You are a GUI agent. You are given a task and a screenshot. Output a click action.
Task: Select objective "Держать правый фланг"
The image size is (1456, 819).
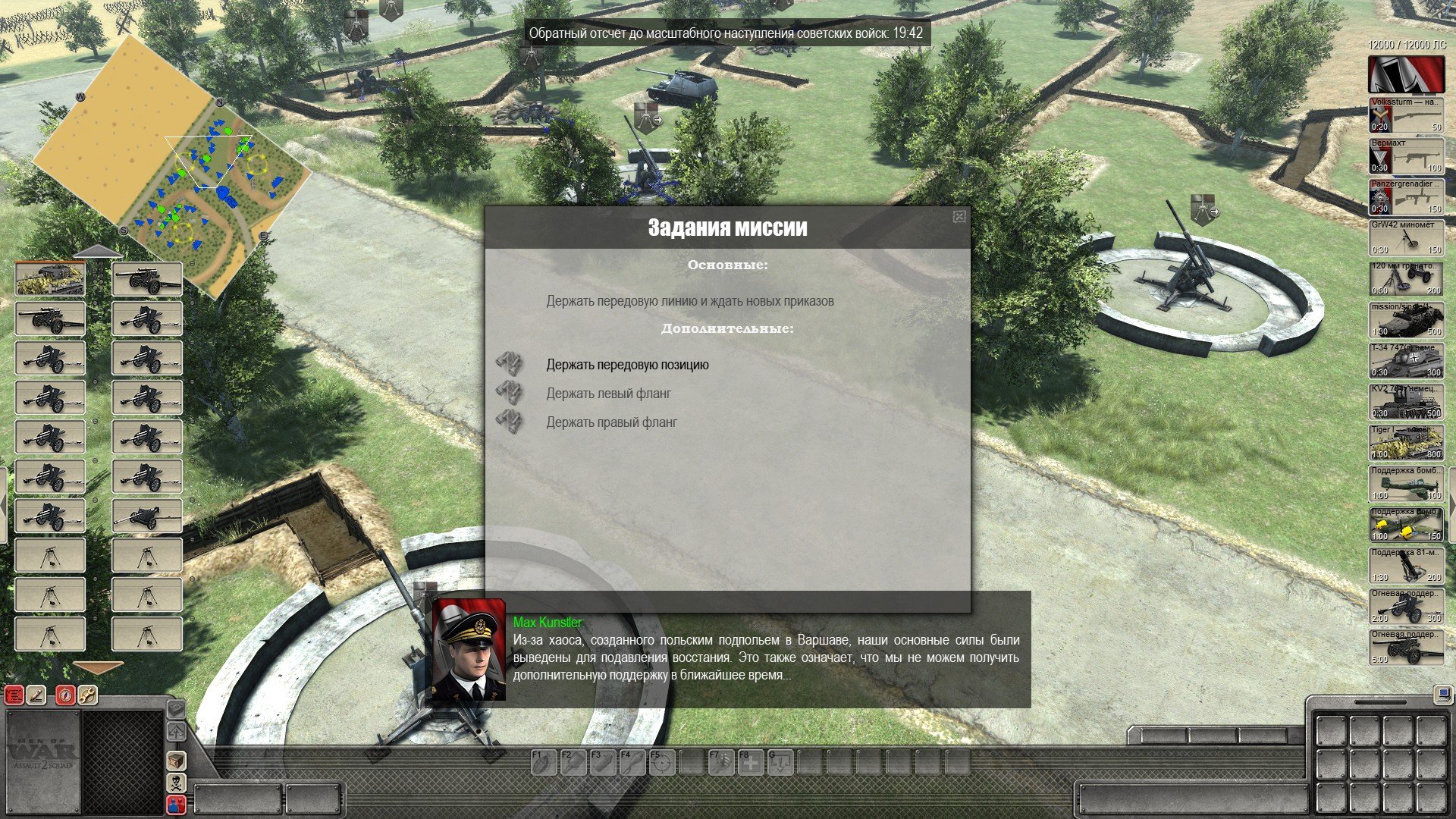click(611, 422)
